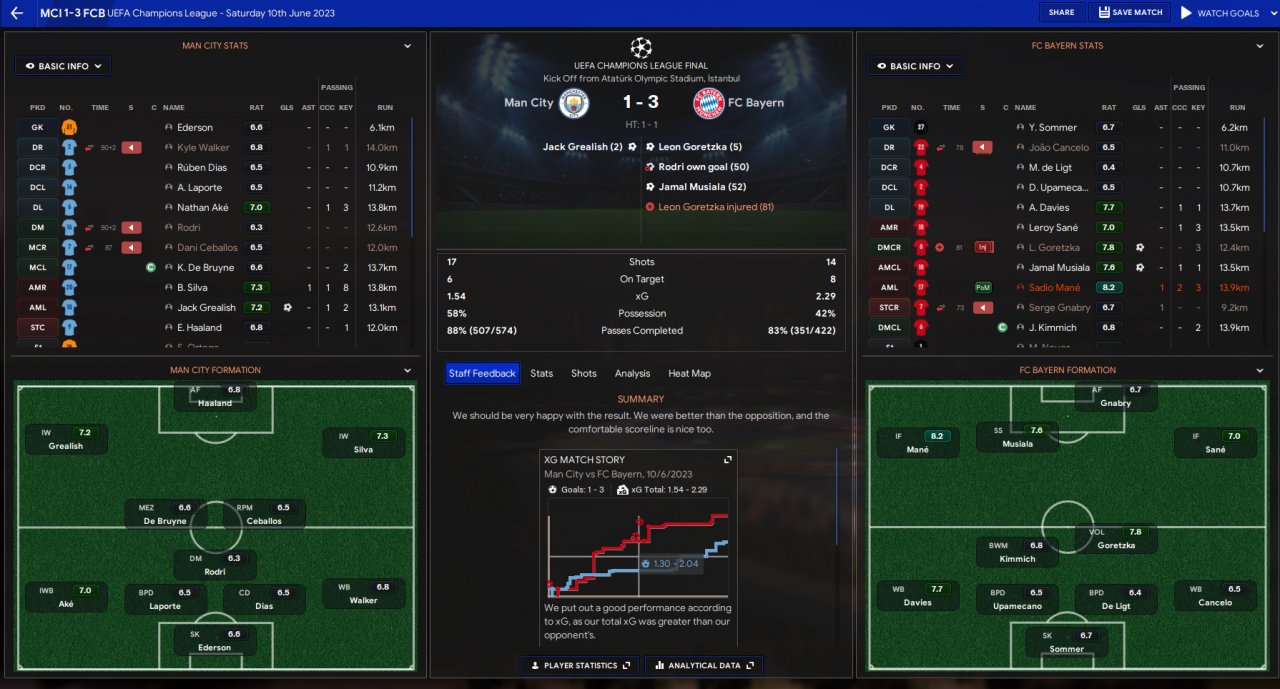Open the Player Statistics panel
The image size is (1280, 689).
(x=580, y=665)
